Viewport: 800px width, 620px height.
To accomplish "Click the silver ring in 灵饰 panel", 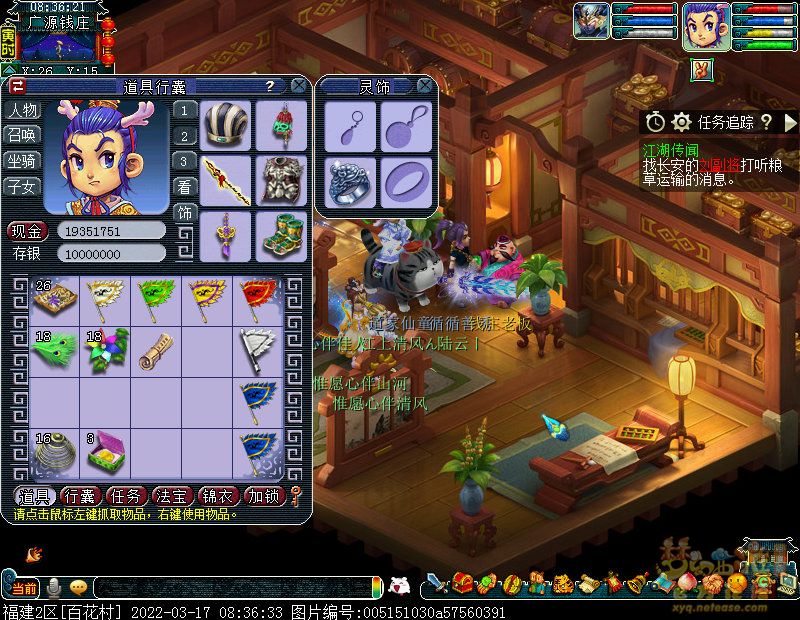I will (351, 181).
